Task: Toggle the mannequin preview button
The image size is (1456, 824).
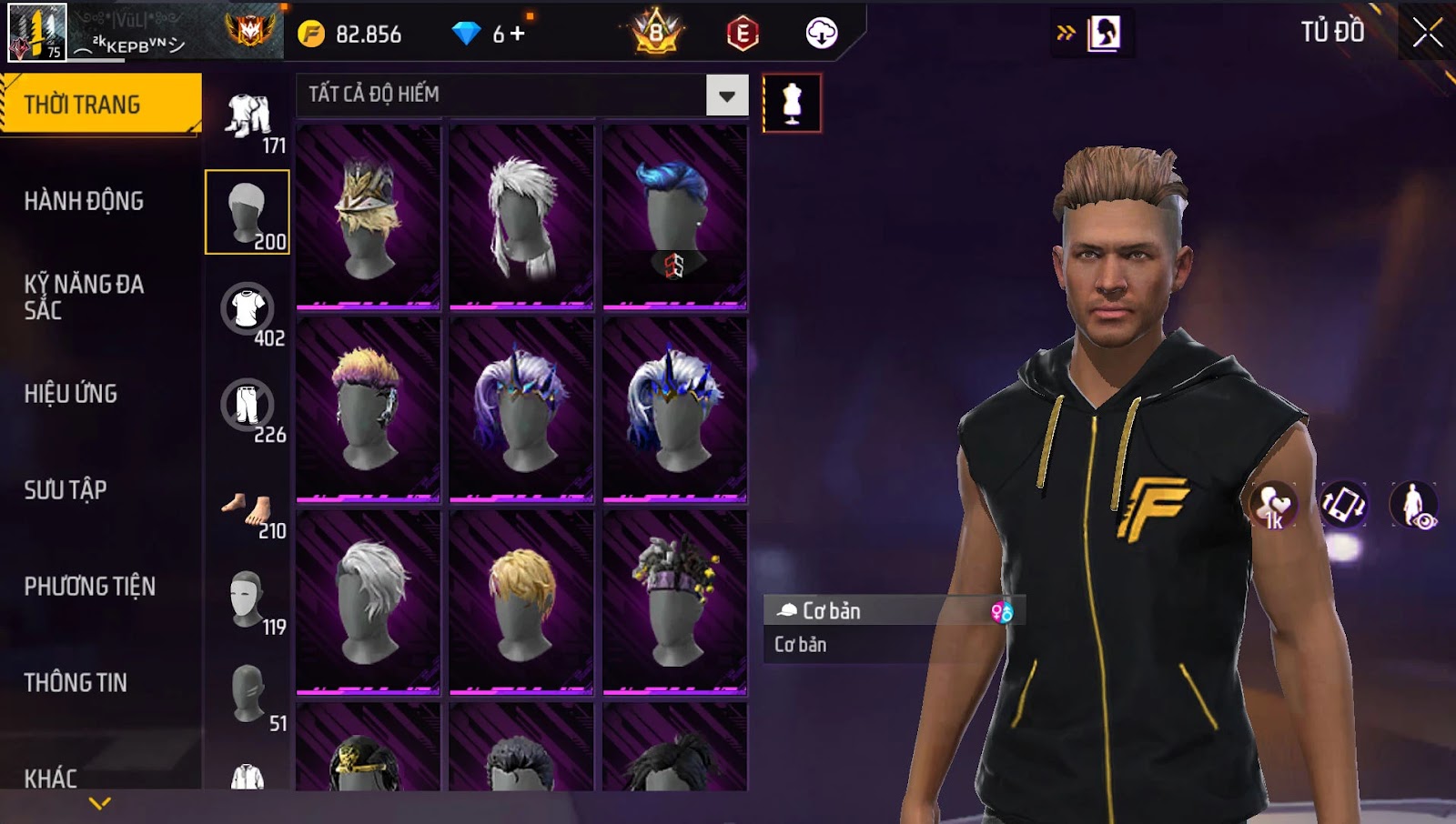Action: coord(792,104)
